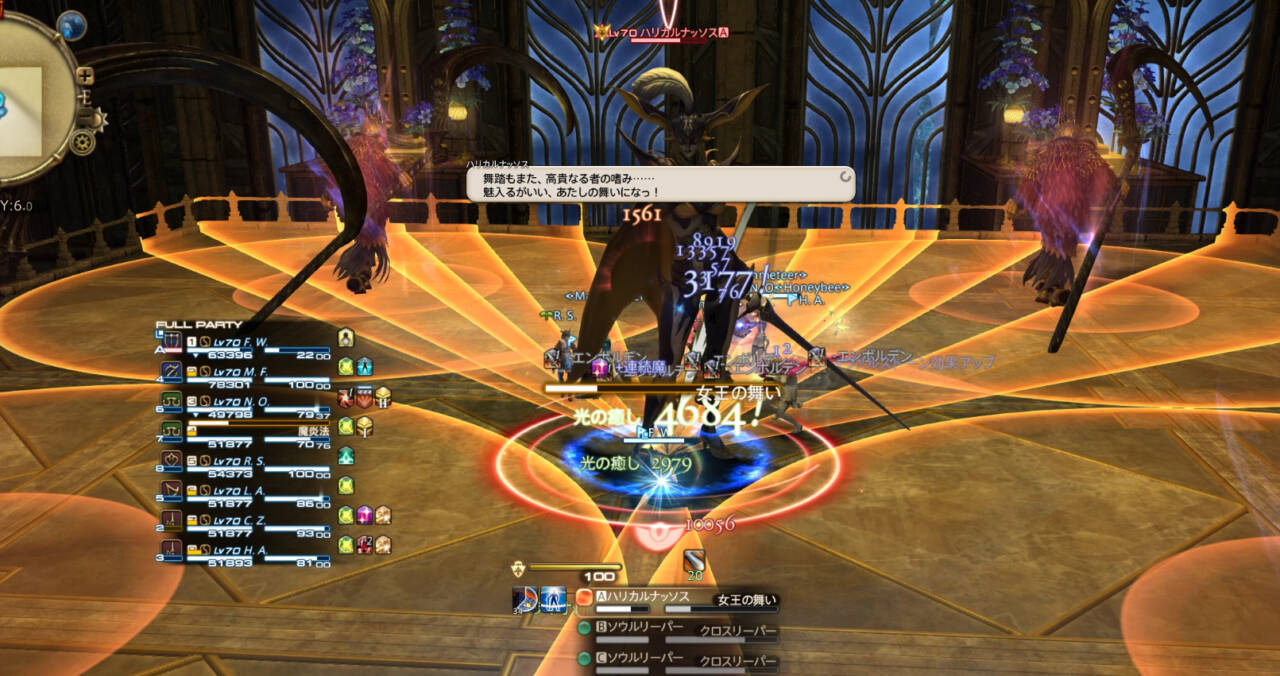Target party member N. O.
Image resolution: width=1280 pixels, height=676 pixels.
(246, 401)
